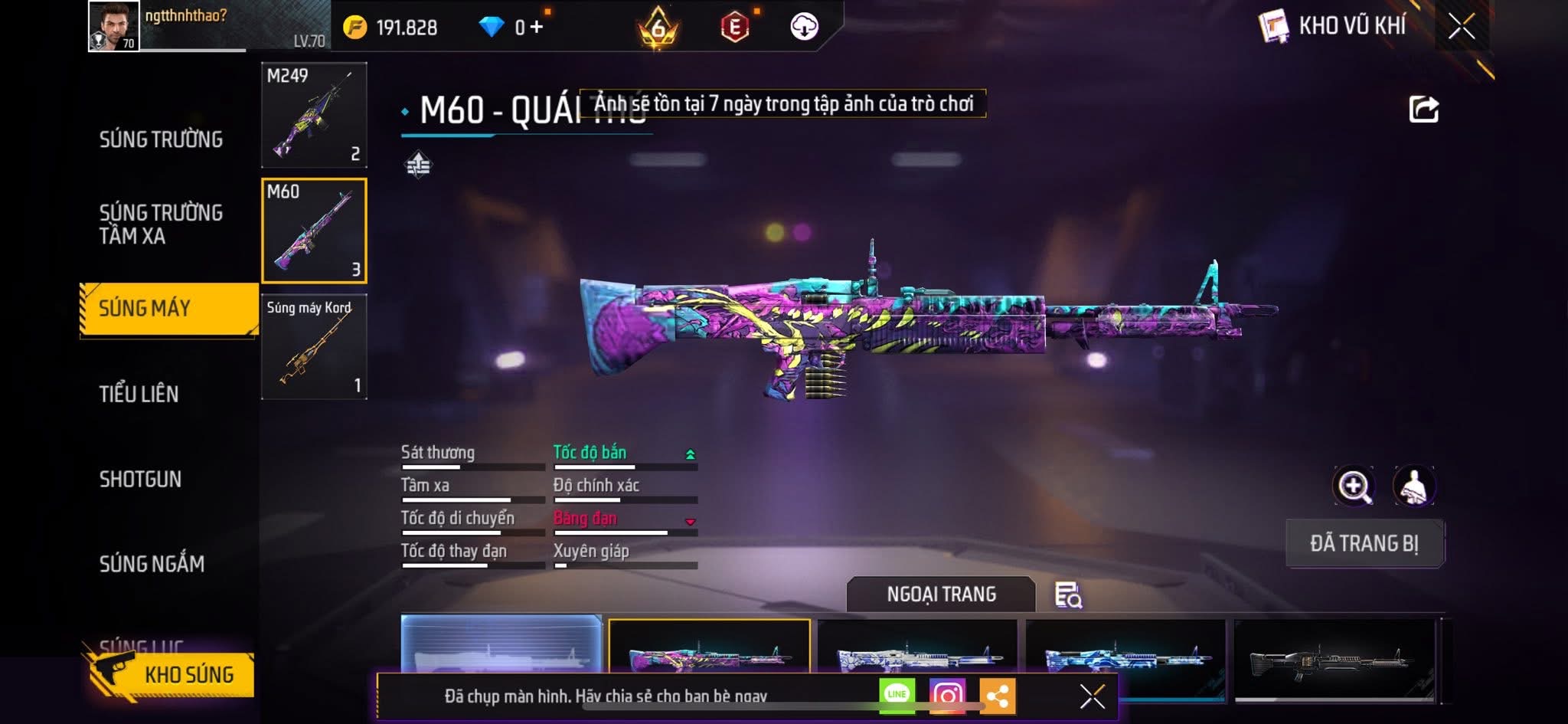Open the TIỂU LIÊN weapon category

(x=139, y=394)
